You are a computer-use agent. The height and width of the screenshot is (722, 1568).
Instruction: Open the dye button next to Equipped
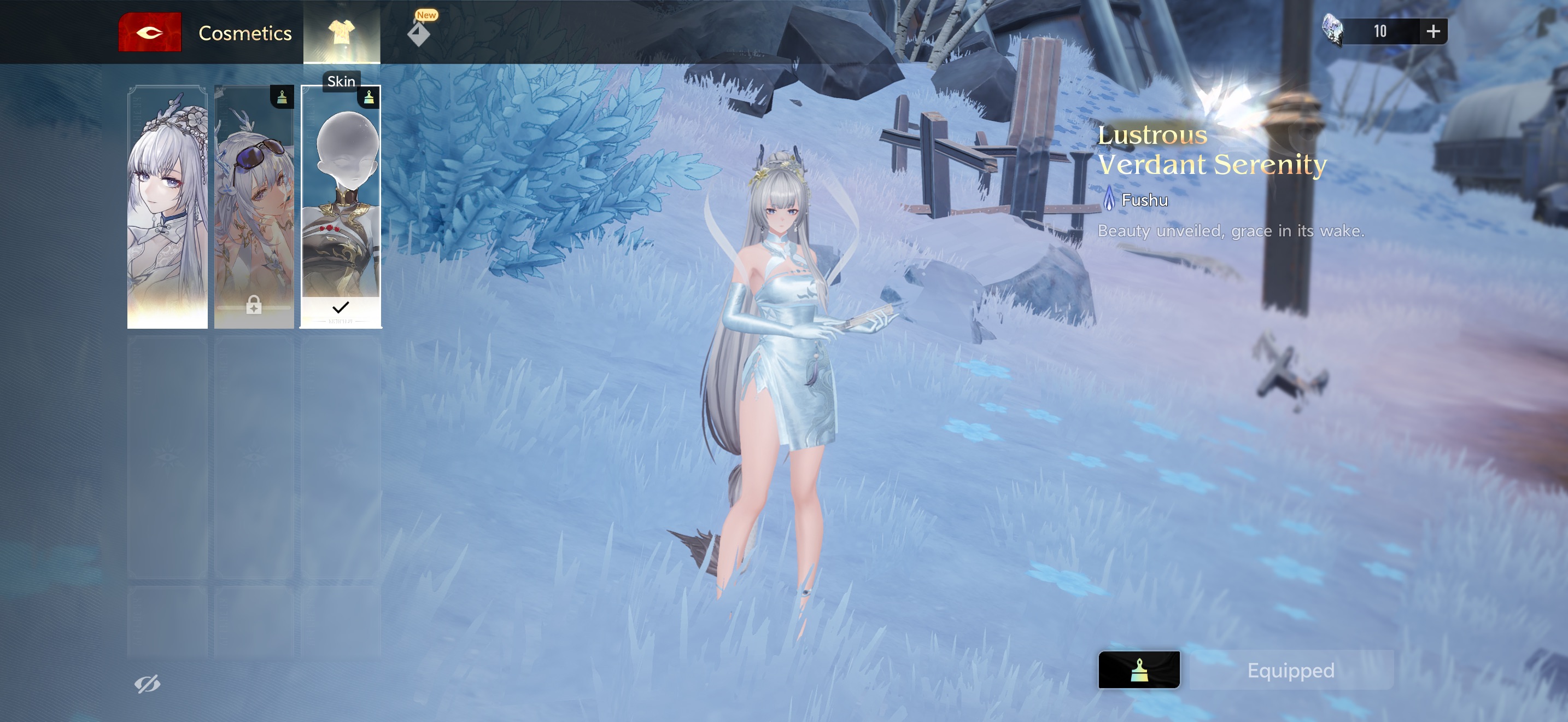pyautogui.click(x=1138, y=669)
